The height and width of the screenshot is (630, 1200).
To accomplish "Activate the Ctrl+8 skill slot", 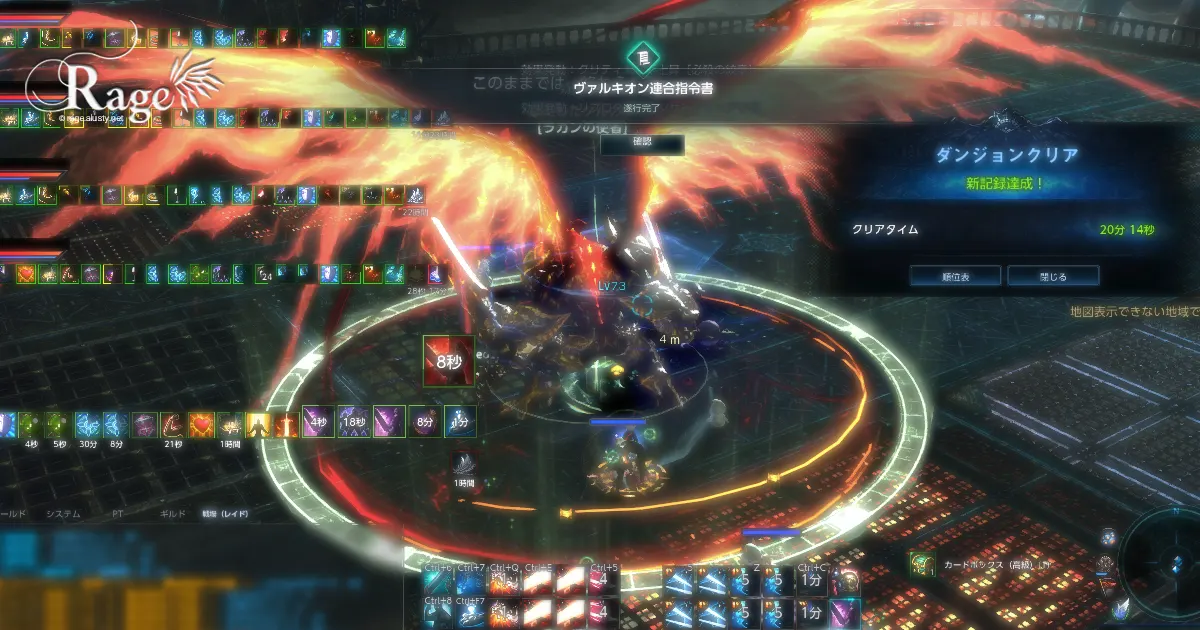I will (439, 612).
